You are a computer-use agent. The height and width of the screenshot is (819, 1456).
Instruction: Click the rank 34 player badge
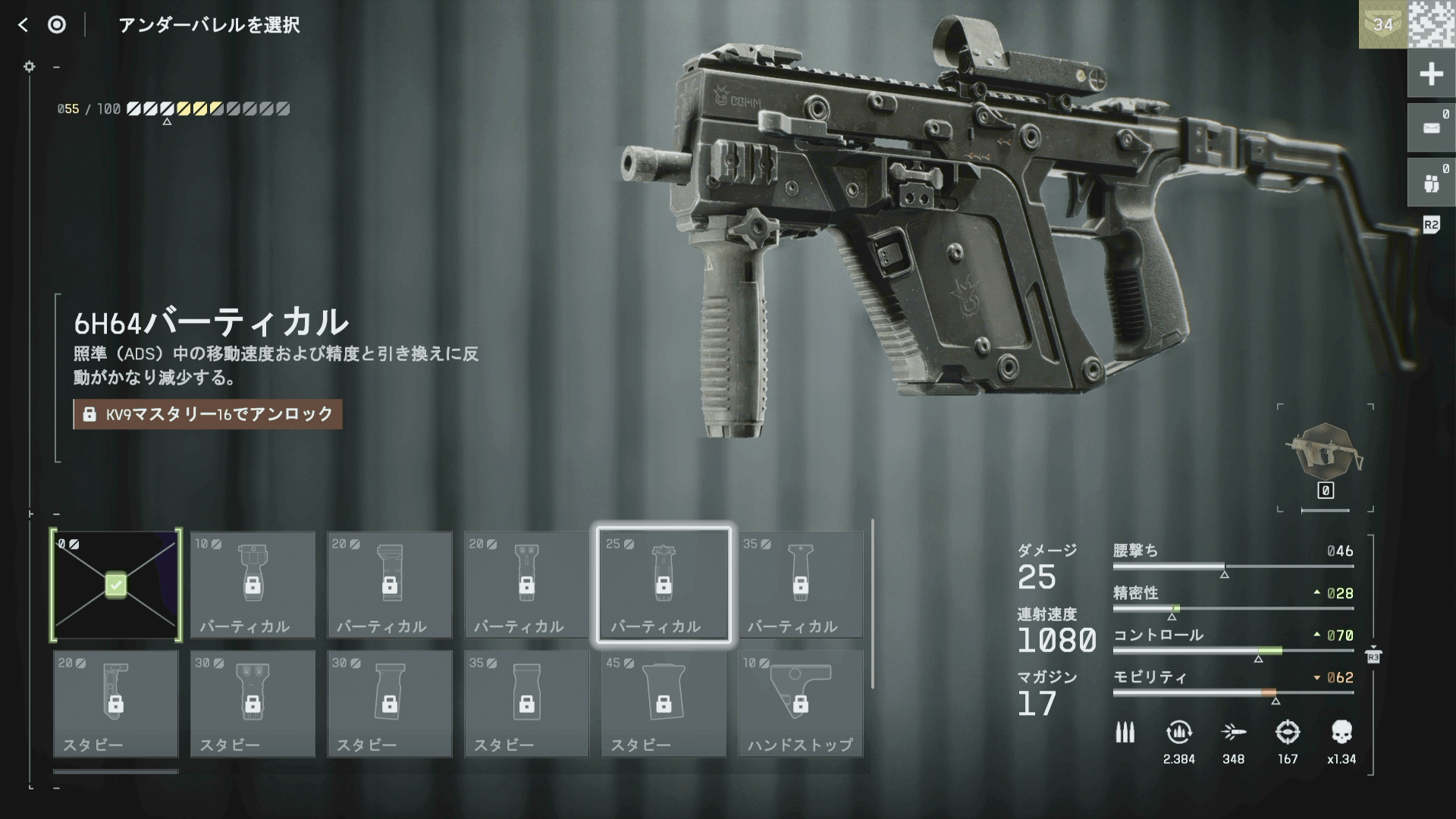click(x=1382, y=24)
